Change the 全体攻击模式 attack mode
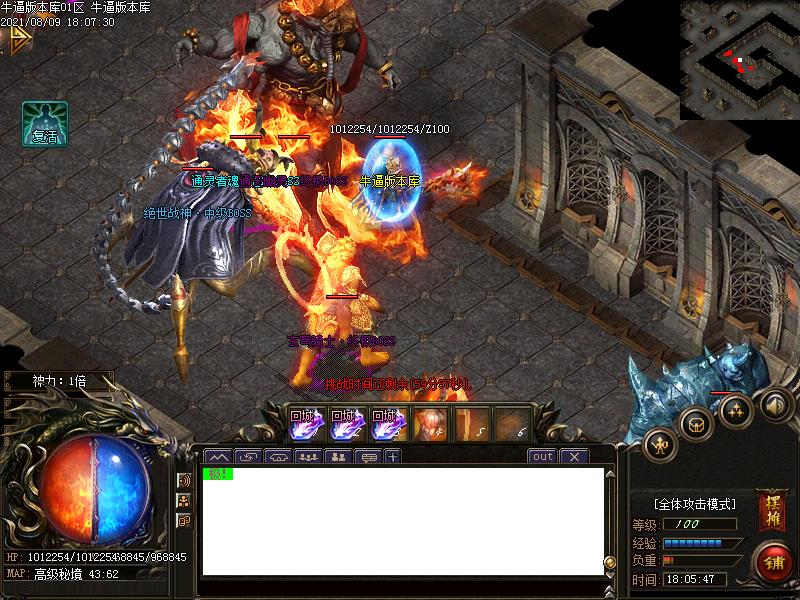800x600 pixels. tap(695, 504)
